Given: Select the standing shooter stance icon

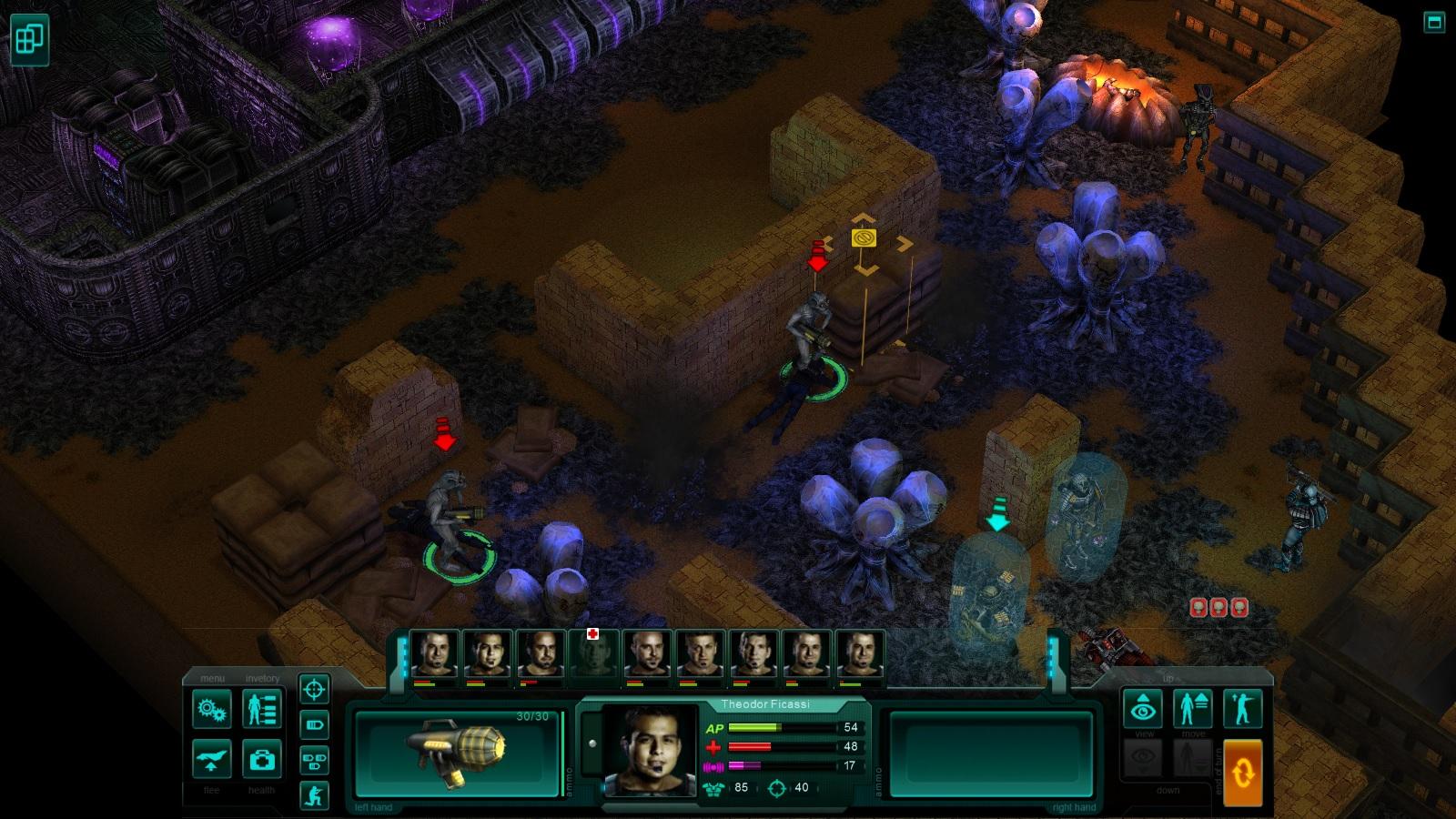Looking at the screenshot, I should point(1244,706).
